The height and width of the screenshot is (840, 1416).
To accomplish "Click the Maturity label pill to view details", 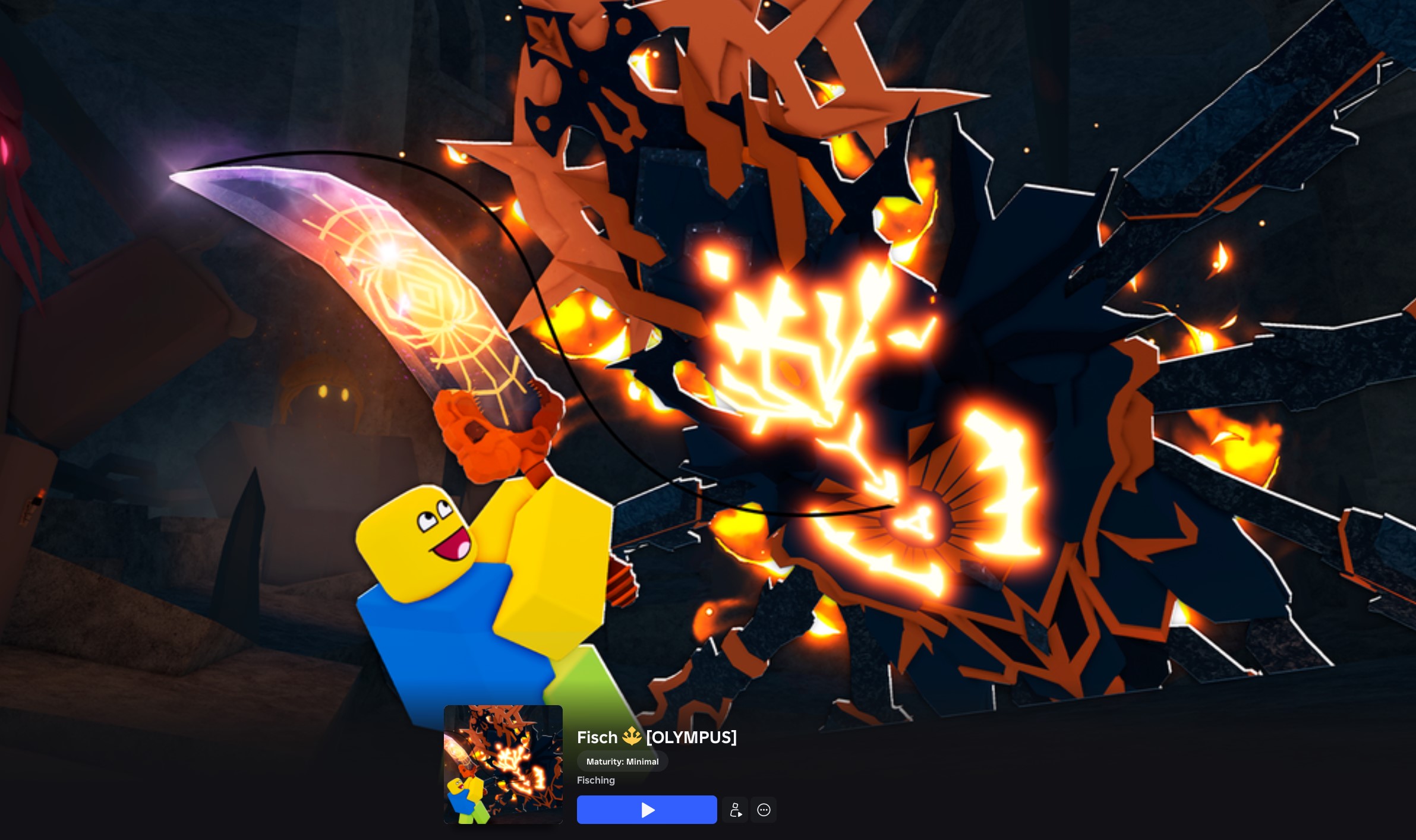I will click(622, 761).
